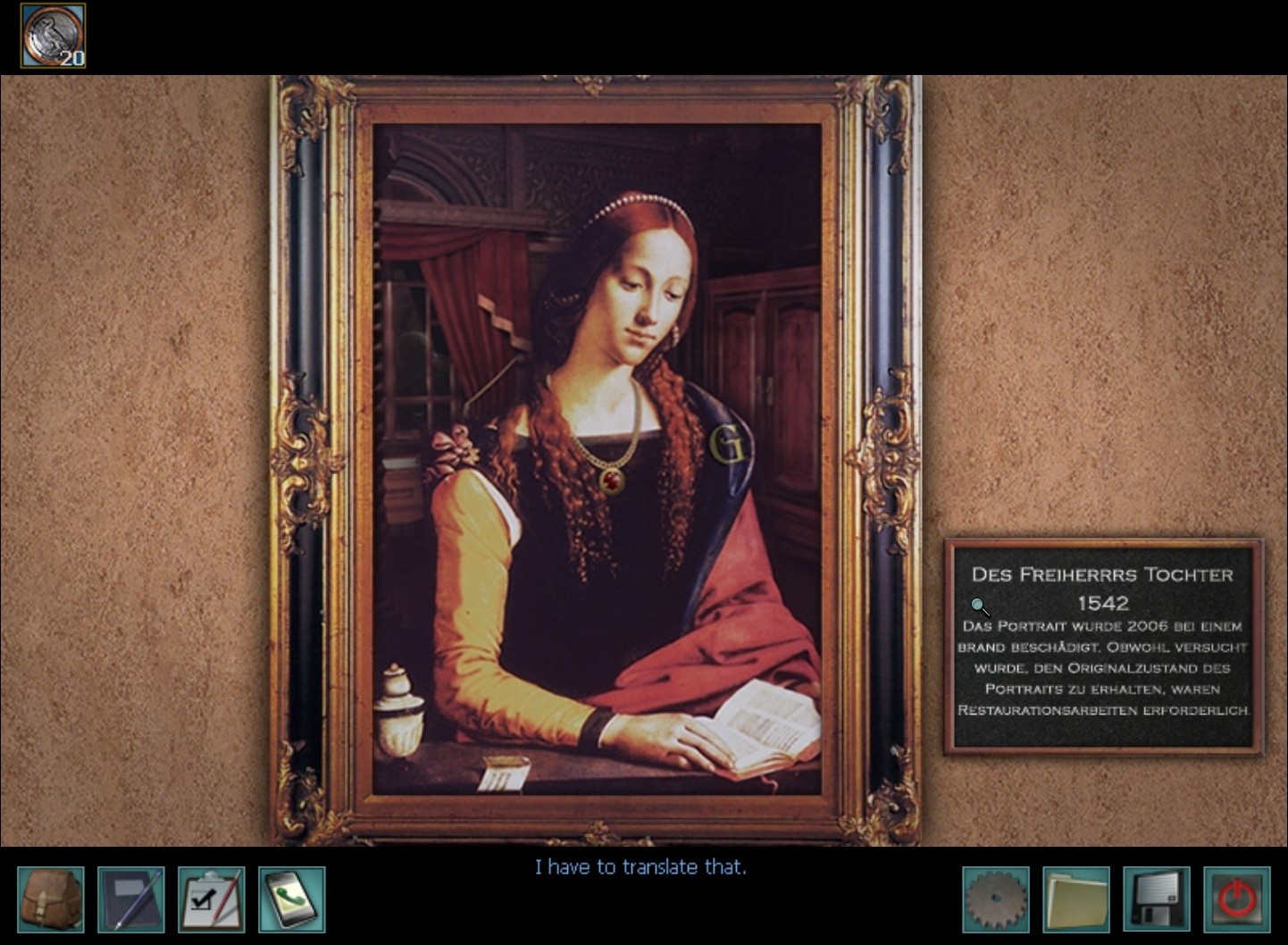Save game with floppy disk icon
Viewport: 1288px width, 945px height.
(x=1157, y=899)
